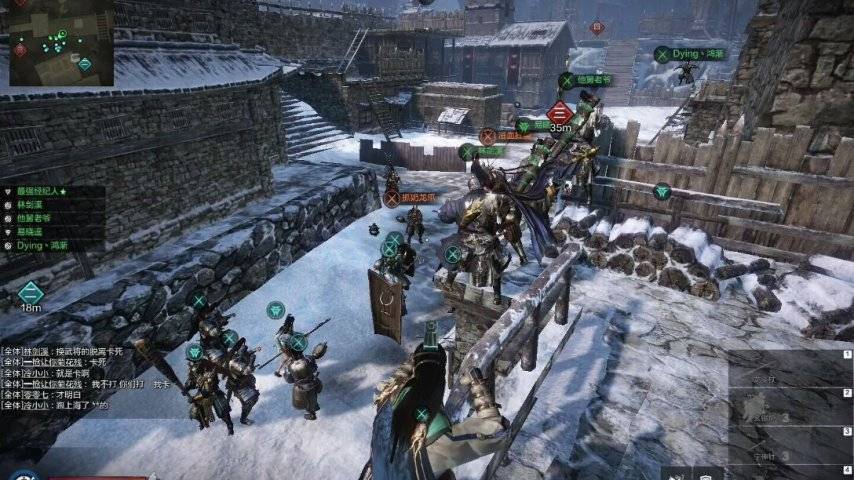Image resolution: width=854 pixels, height=480 pixels.
Task: Click the red diamond marker on the minimap
Action: pos(21,48)
